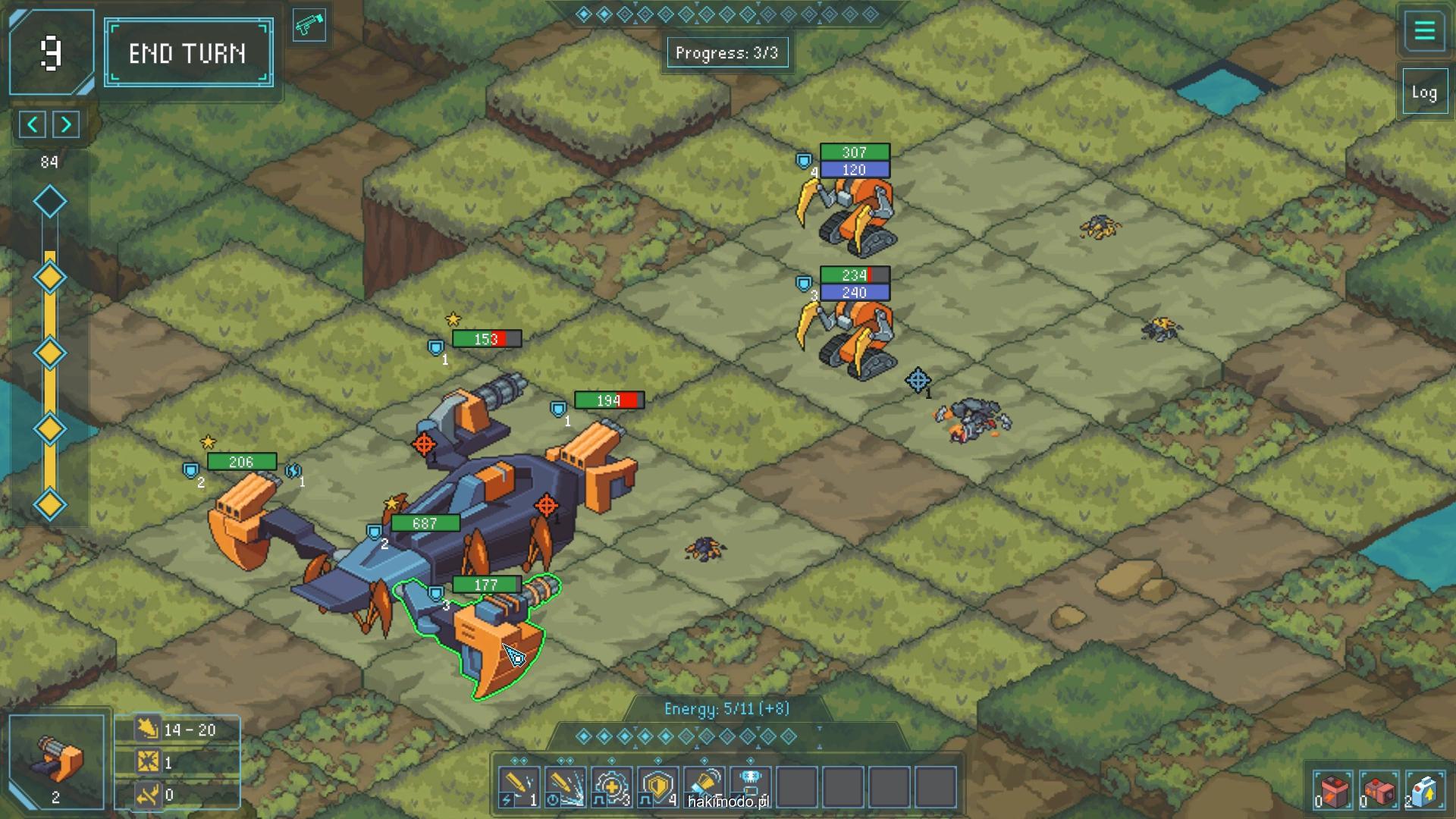Open the hamburger menu
Viewport: 1456px width, 819px height.
[x=1424, y=32]
